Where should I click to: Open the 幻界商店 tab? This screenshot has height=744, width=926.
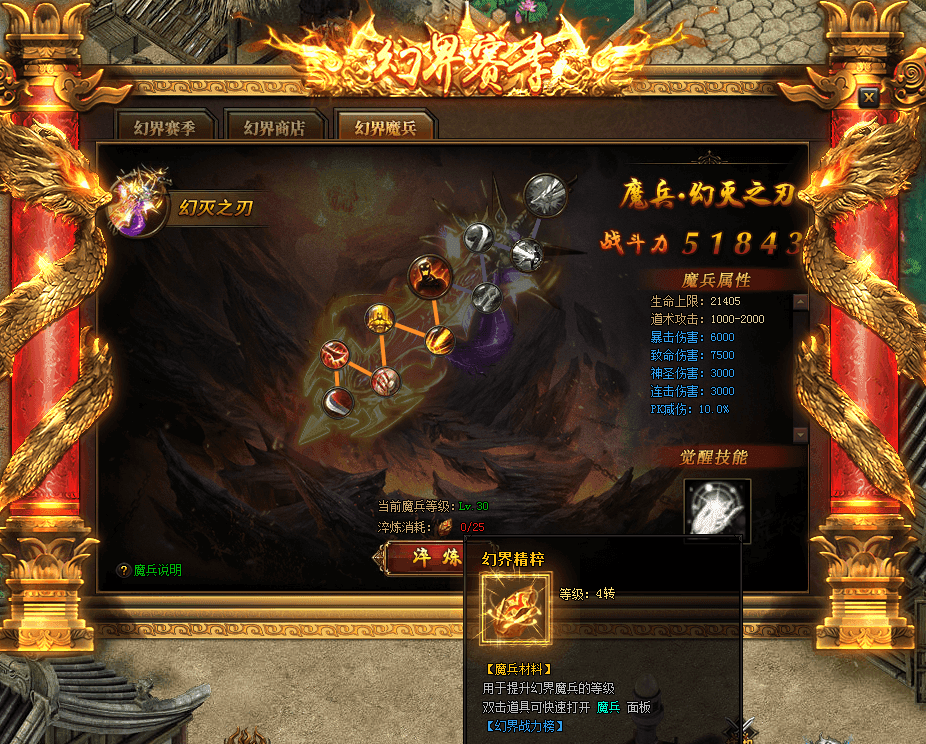pyautogui.click(x=274, y=127)
